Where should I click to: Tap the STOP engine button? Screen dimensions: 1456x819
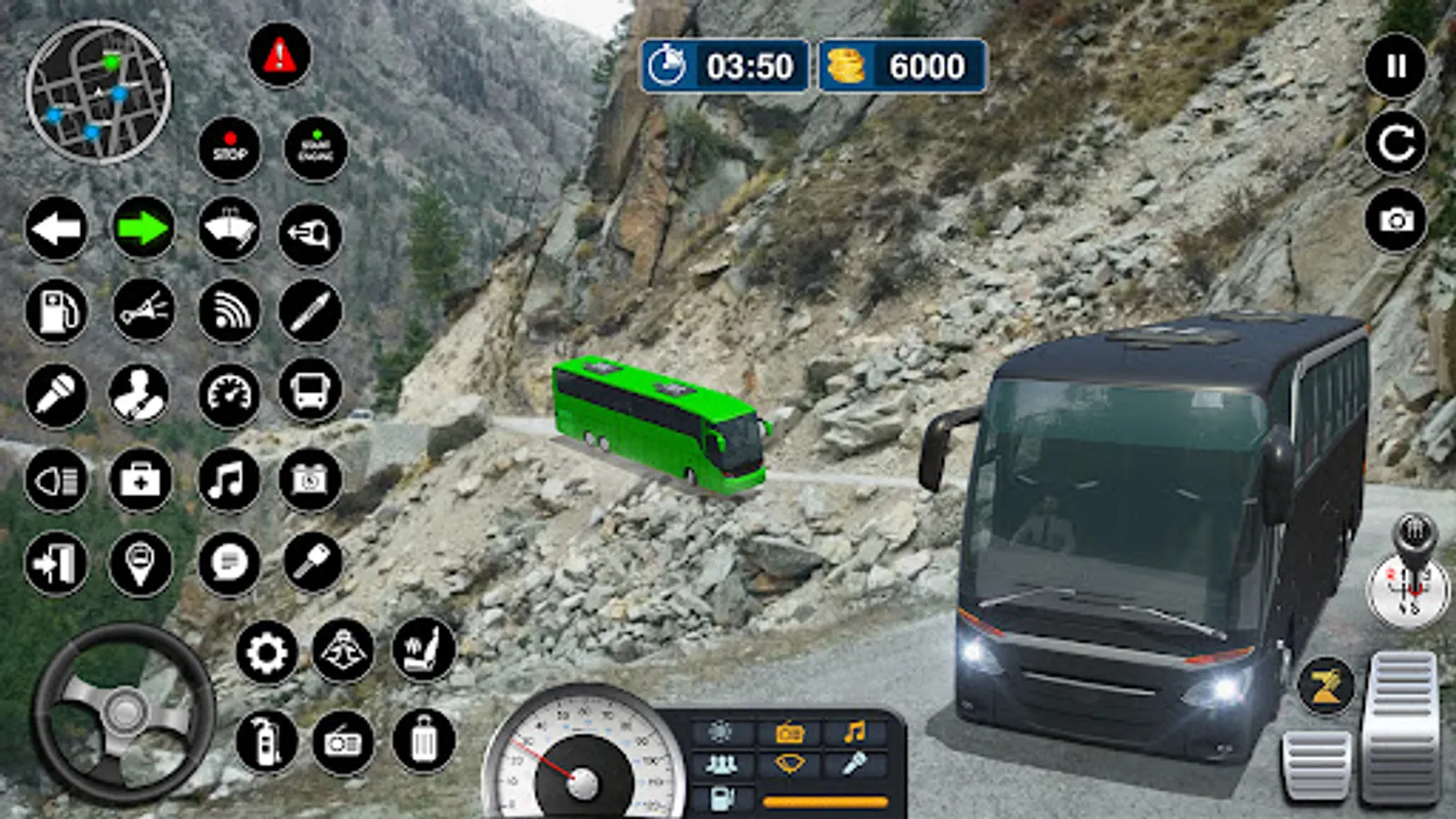coord(229,148)
